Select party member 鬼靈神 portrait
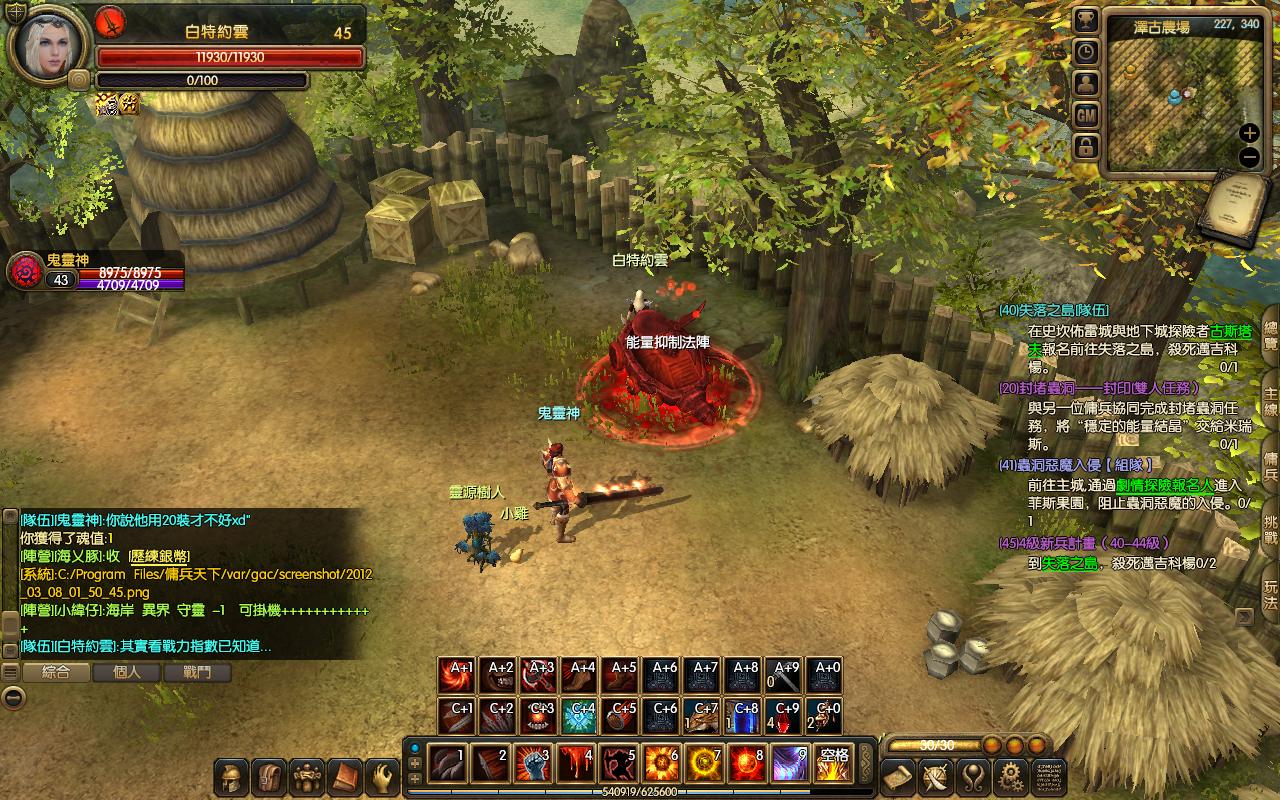Screen dimensions: 1280x800 point(24,272)
